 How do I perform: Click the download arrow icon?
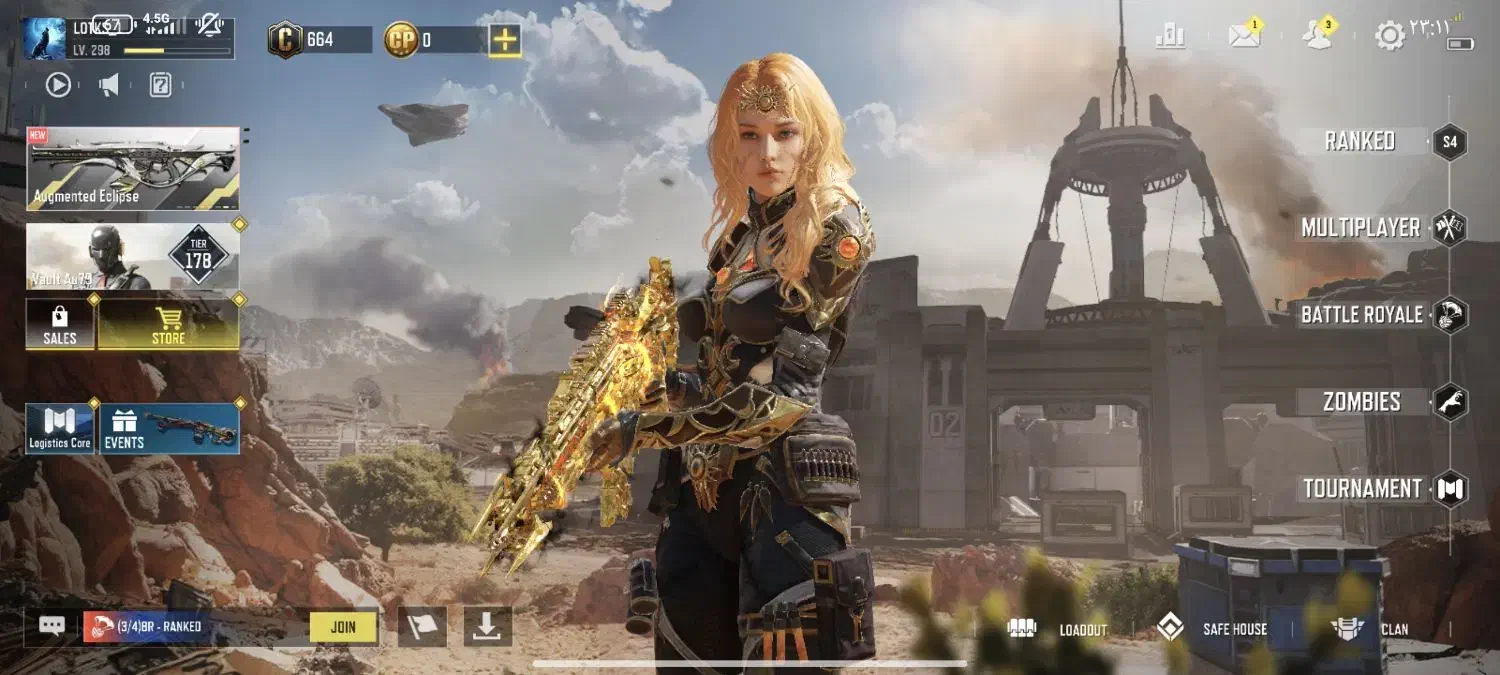click(x=487, y=626)
